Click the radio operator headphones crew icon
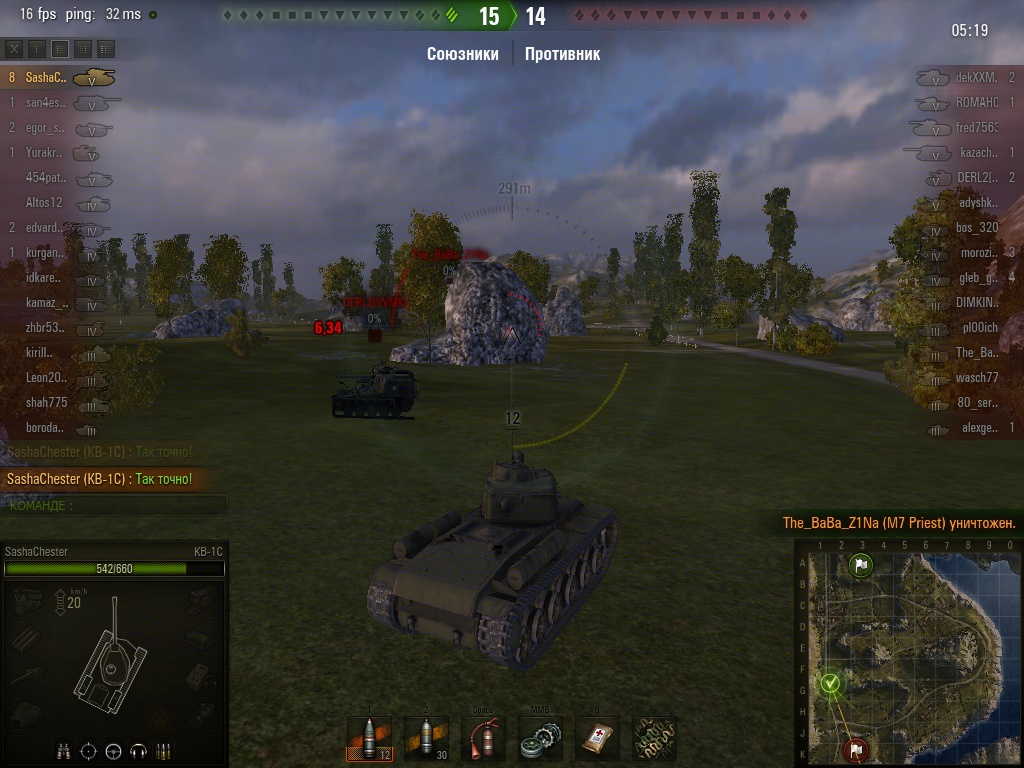The image size is (1024, 768). point(138,750)
